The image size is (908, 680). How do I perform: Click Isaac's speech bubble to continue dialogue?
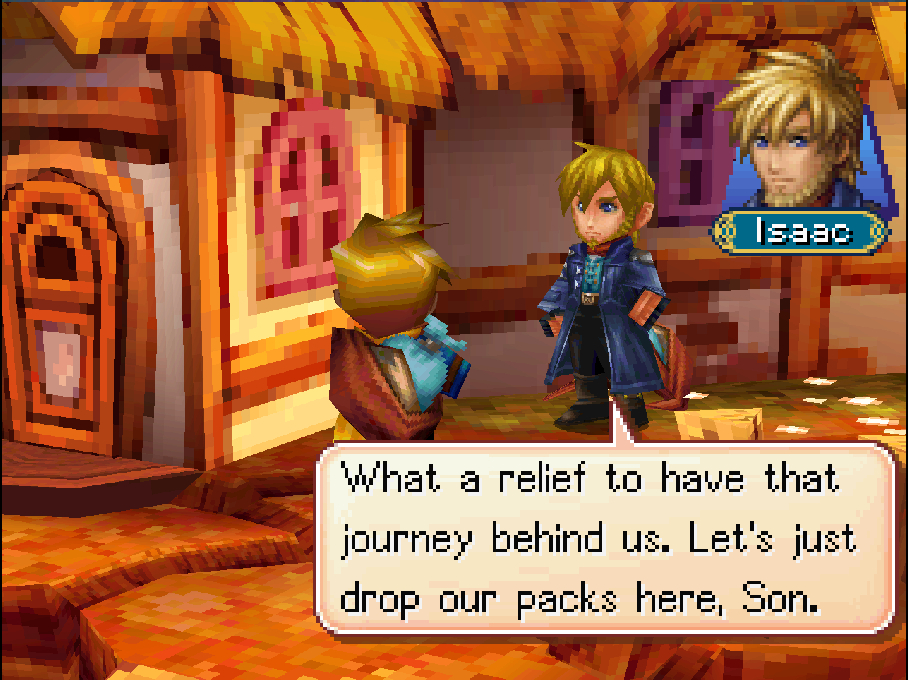click(x=598, y=538)
